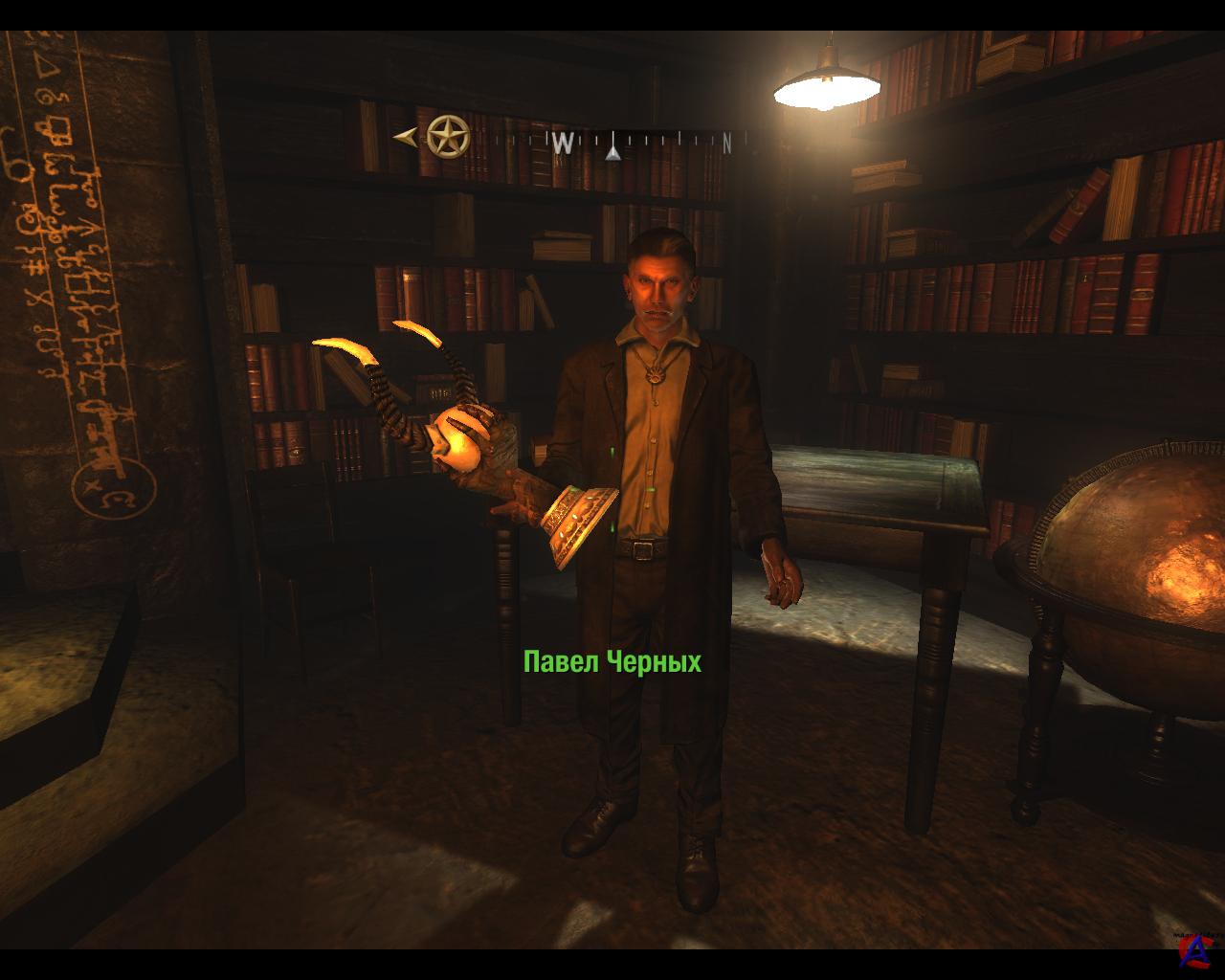The height and width of the screenshot is (980, 1225).
Task: Select the compass heading strip
Action: [x=617, y=143]
